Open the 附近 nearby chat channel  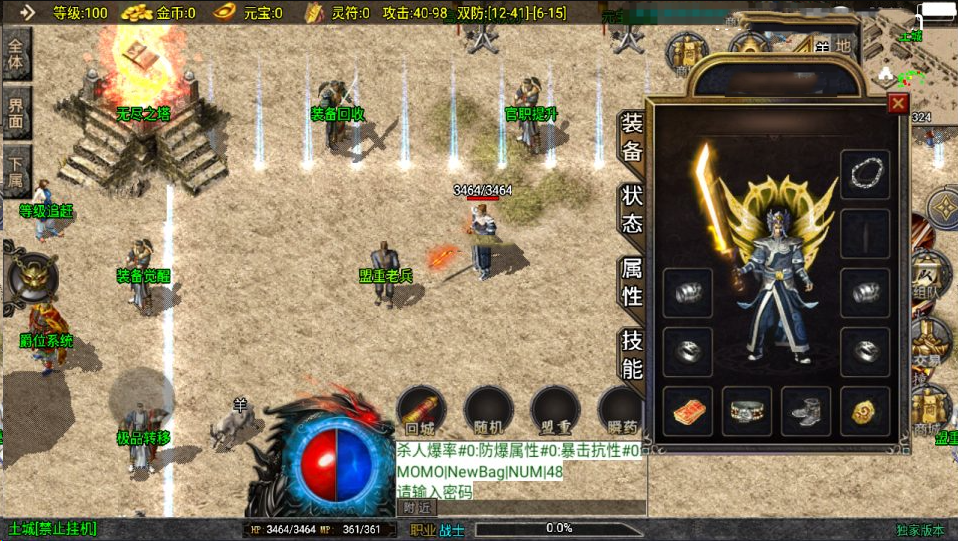pos(420,508)
